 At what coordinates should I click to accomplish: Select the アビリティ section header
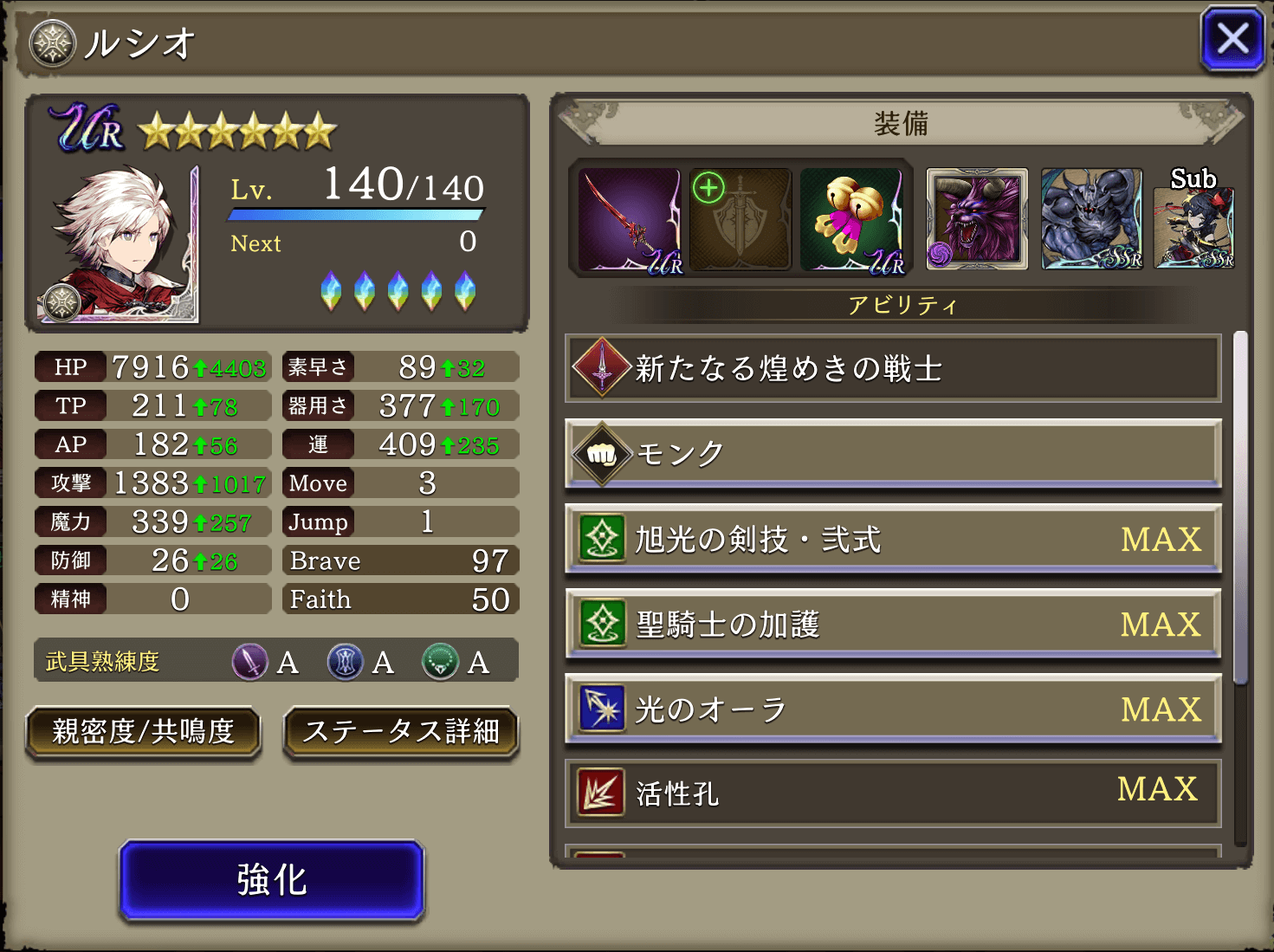pos(902,304)
